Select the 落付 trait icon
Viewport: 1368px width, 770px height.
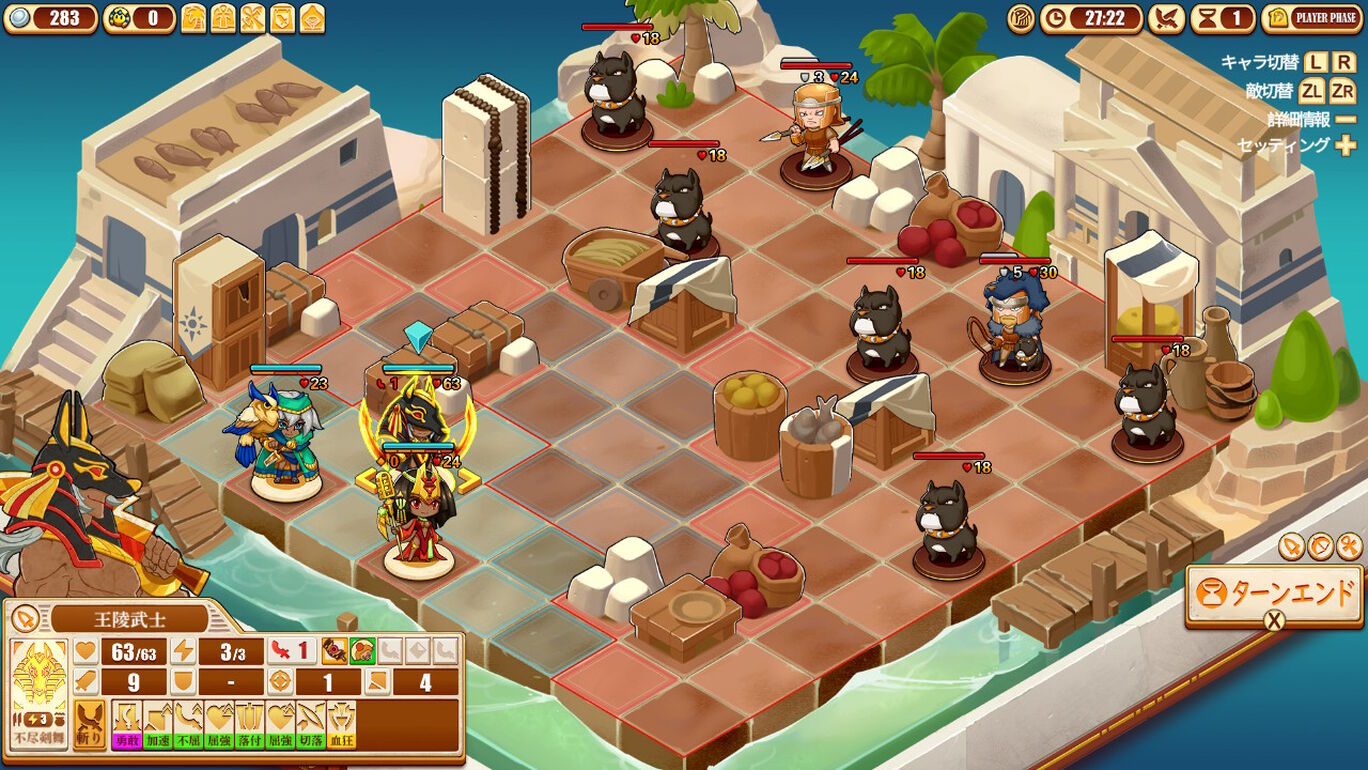(x=249, y=726)
